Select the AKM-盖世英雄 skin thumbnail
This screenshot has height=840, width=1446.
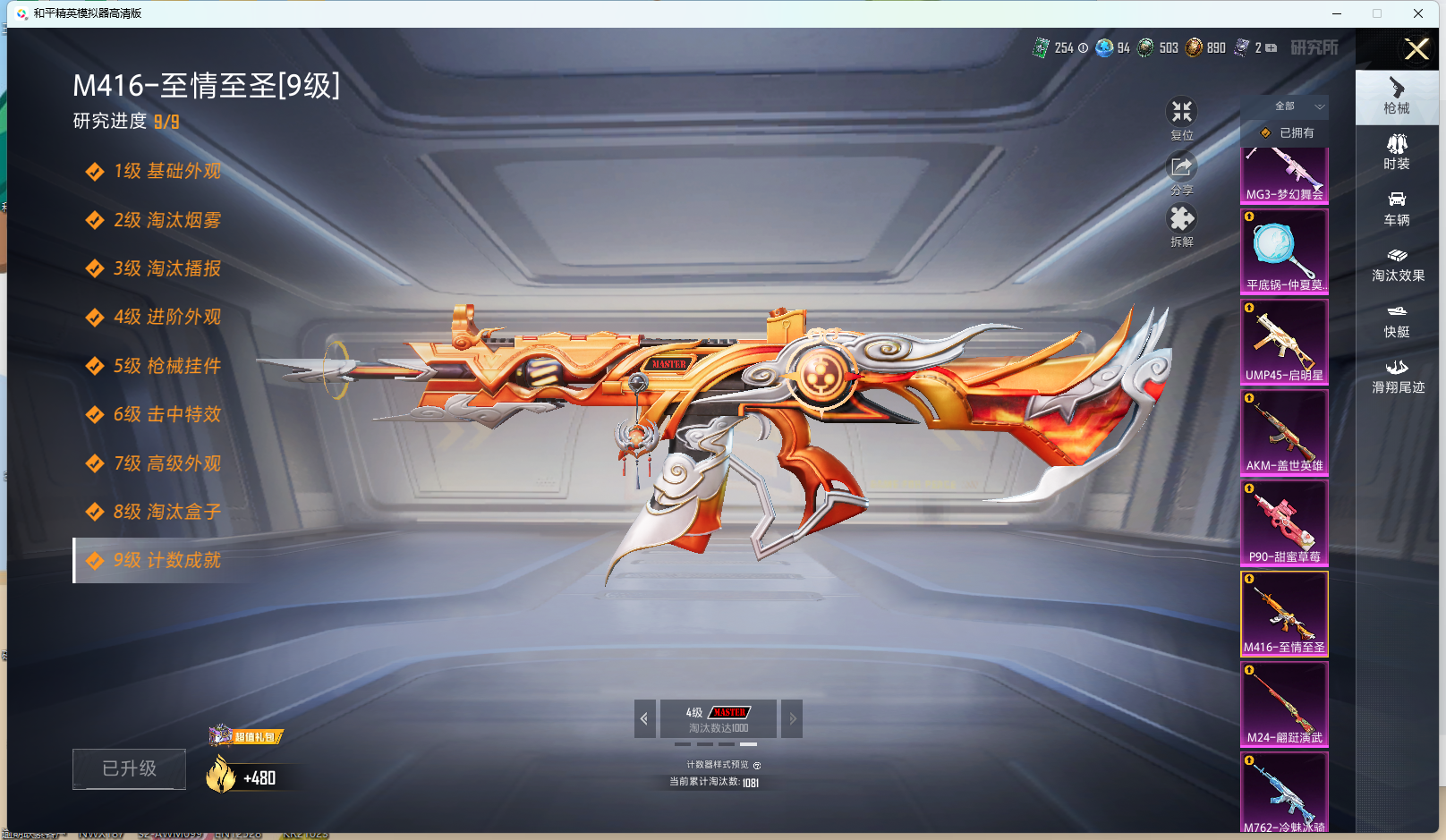point(1284,432)
